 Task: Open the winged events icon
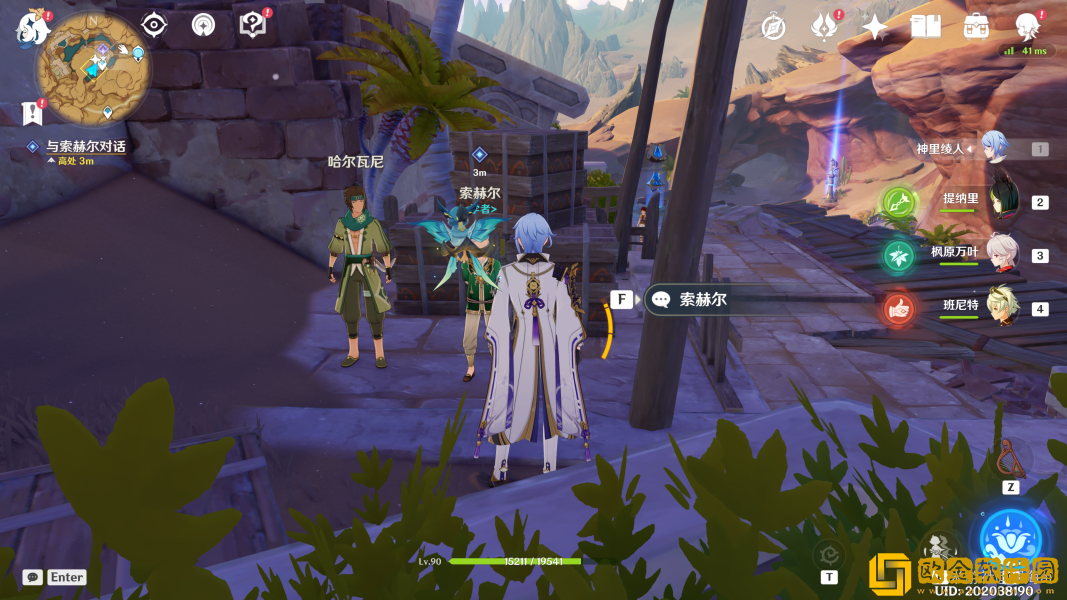(x=824, y=27)
